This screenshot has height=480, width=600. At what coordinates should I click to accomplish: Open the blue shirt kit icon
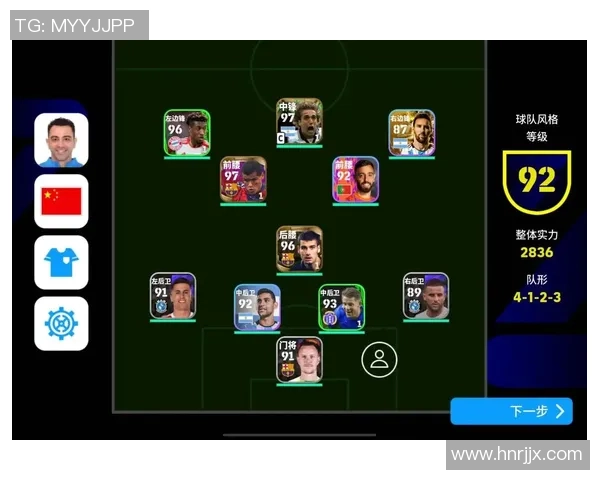coord(61,263)
